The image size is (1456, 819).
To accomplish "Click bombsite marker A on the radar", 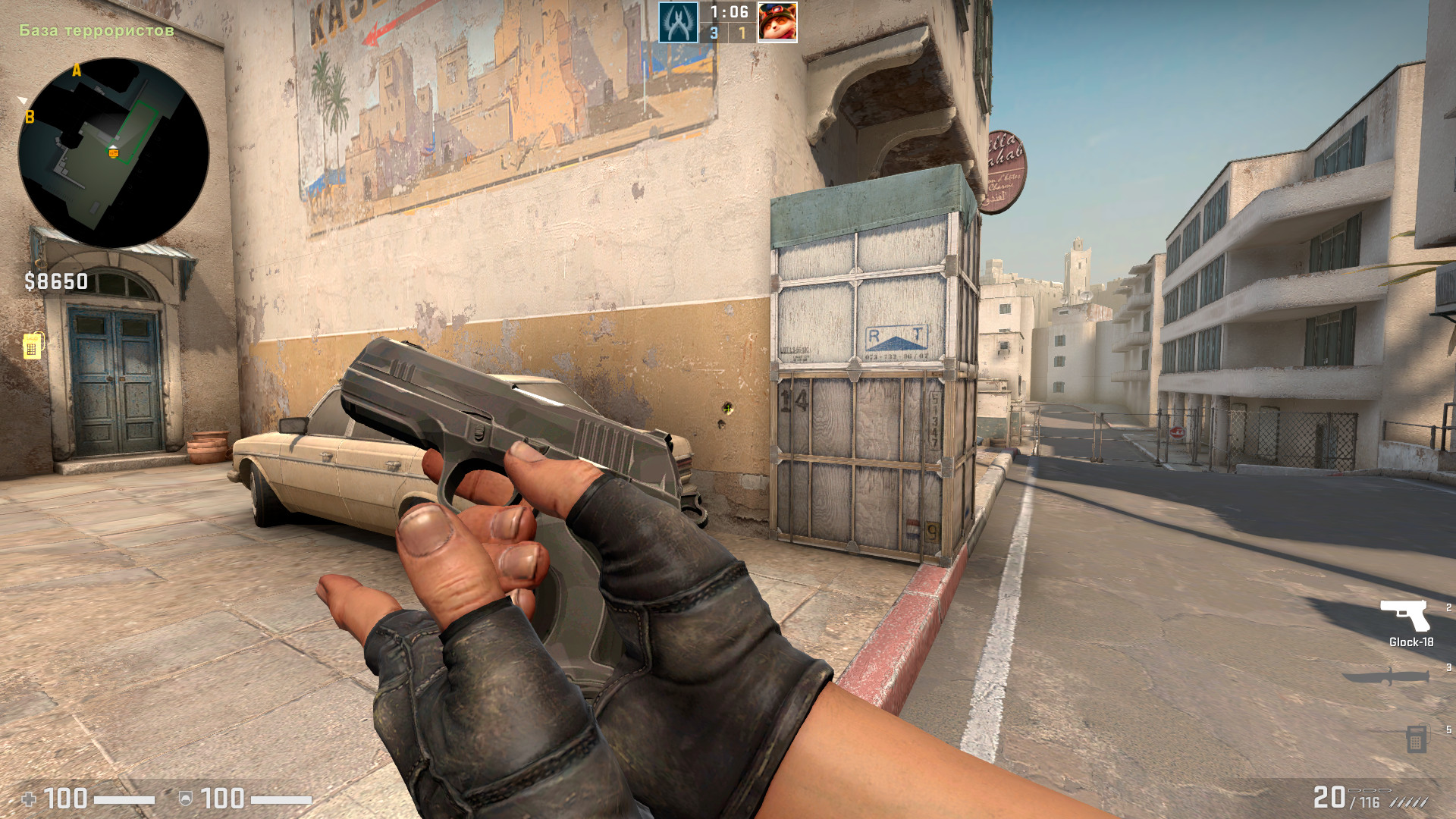I will click(x=75, y=70).
